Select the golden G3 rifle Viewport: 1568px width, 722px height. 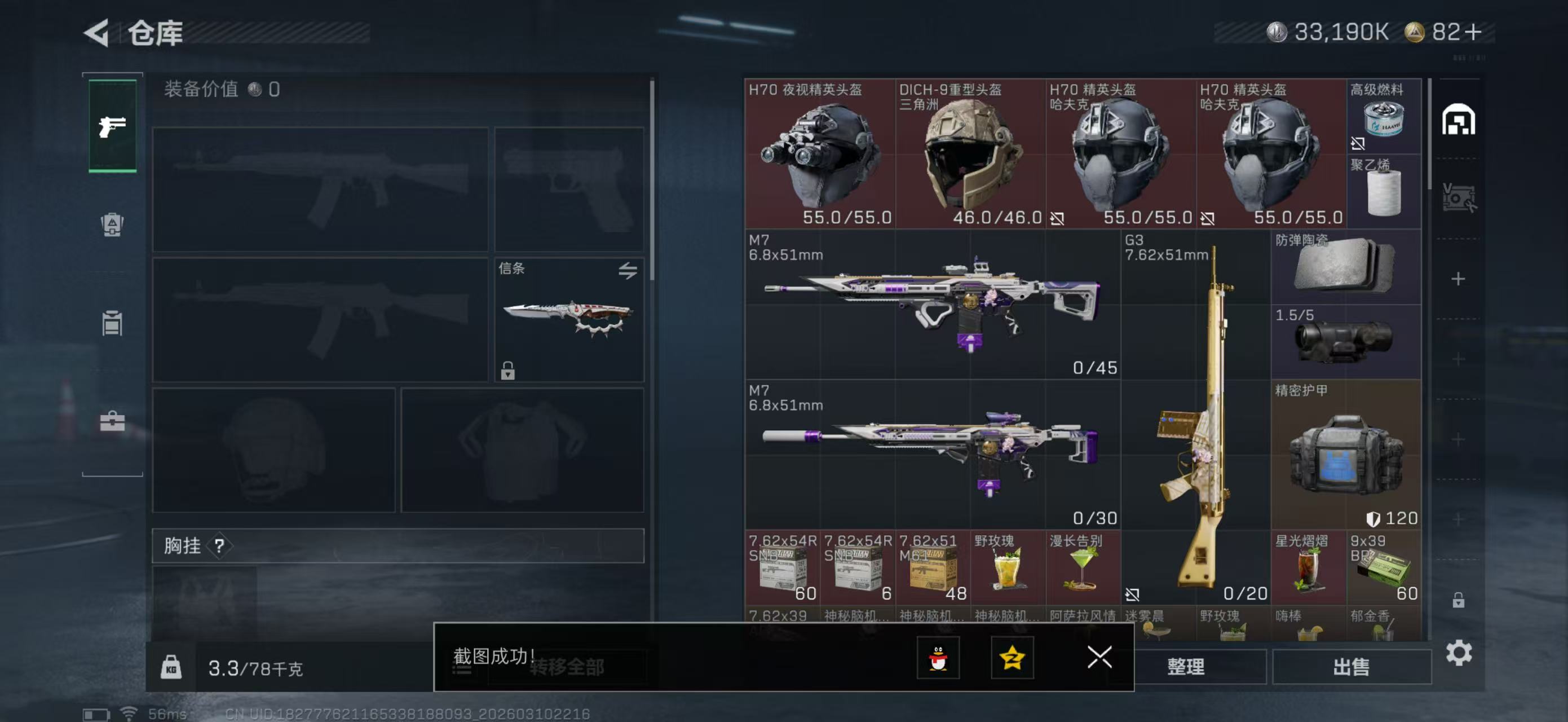coord(1195,417)
